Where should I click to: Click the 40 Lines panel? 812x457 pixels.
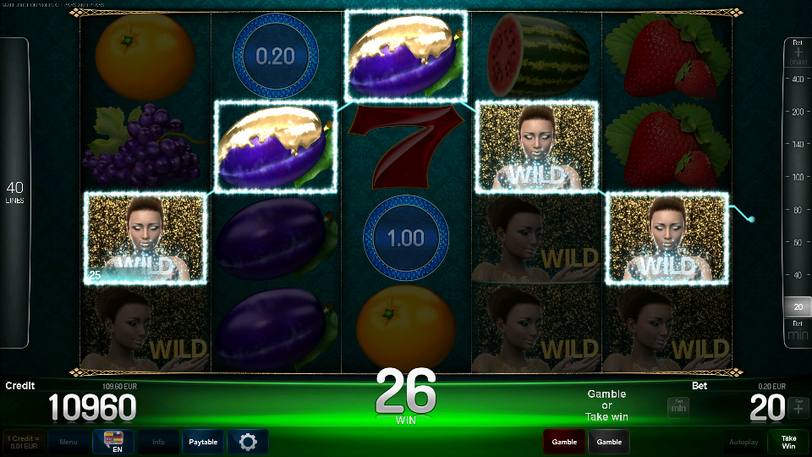15,192
